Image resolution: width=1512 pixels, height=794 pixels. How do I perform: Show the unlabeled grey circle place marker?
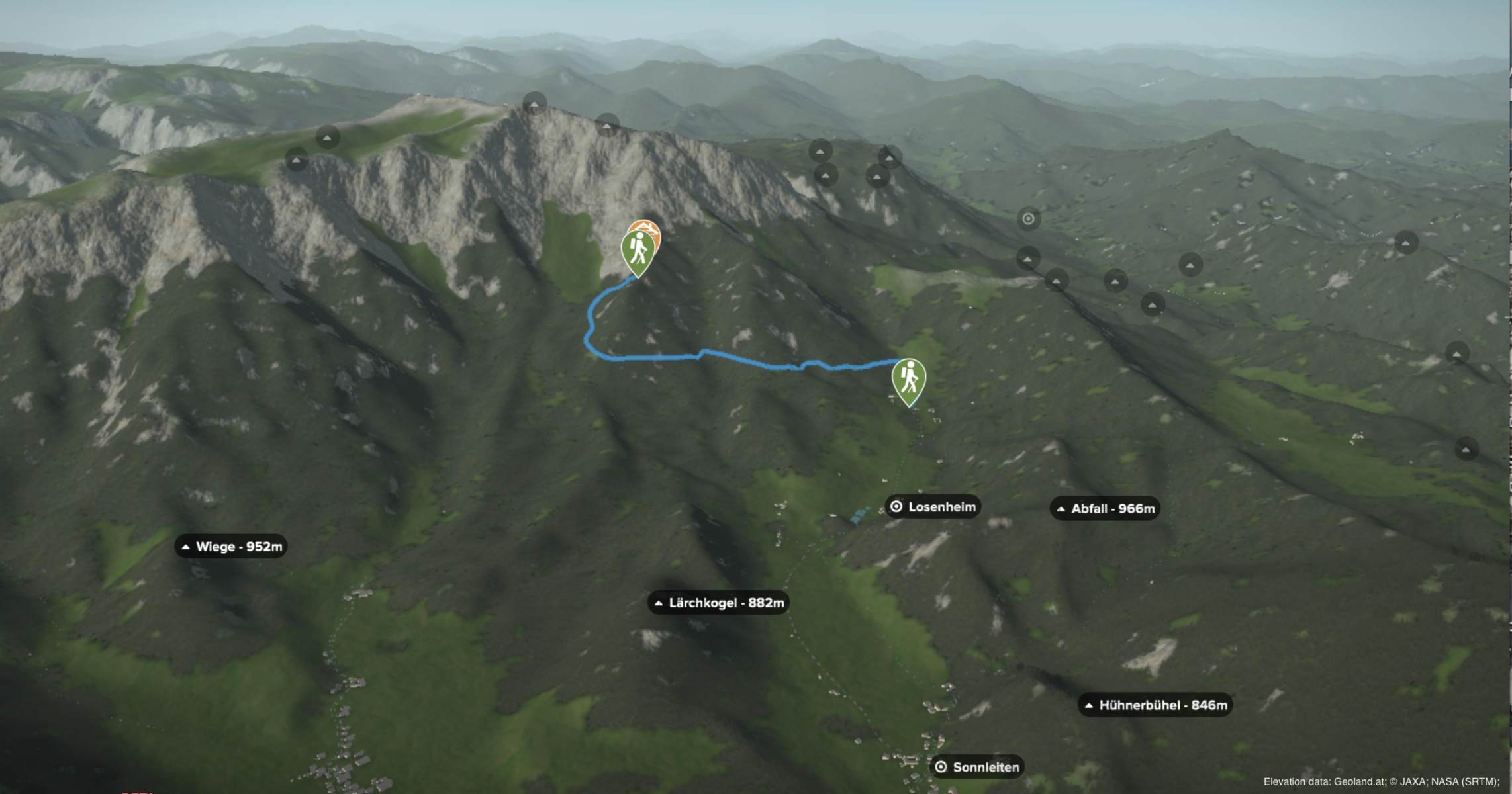click(x=1028, y=219)
